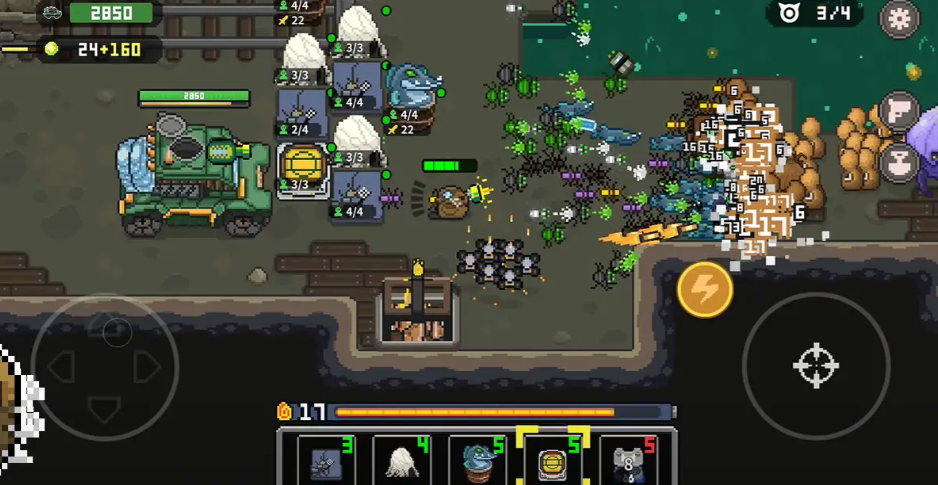This screenshot has width=938, height=485.
Task: Tap the virtual movement joystick
Action: pyautogui.click(x=105, y=367)
